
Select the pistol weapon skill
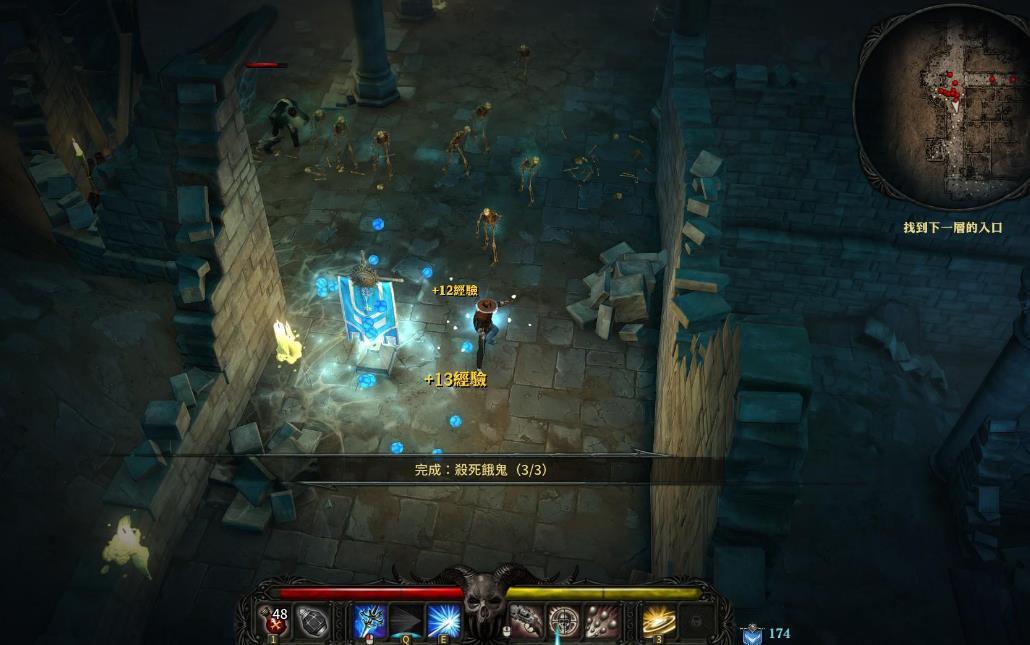click(526, 621)
